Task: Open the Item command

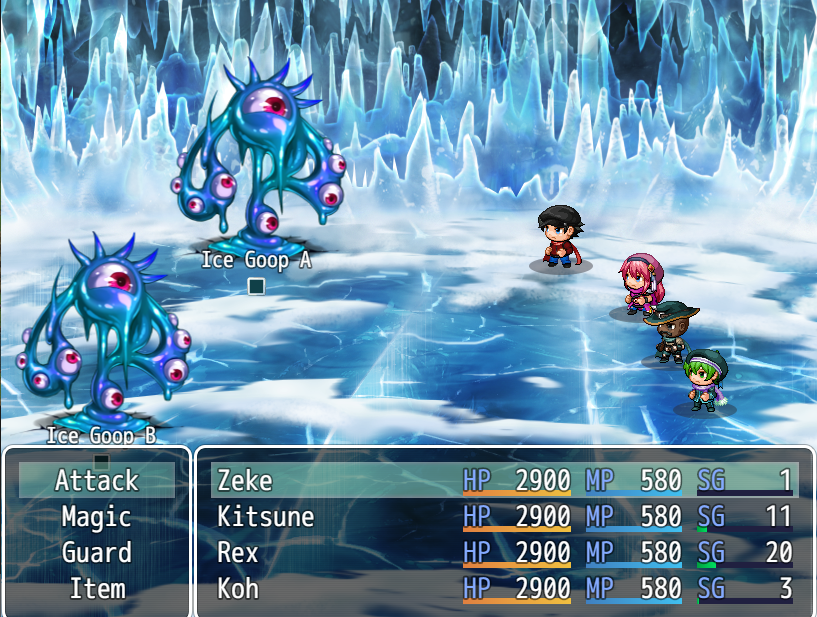Action: [x=97, y=589]
